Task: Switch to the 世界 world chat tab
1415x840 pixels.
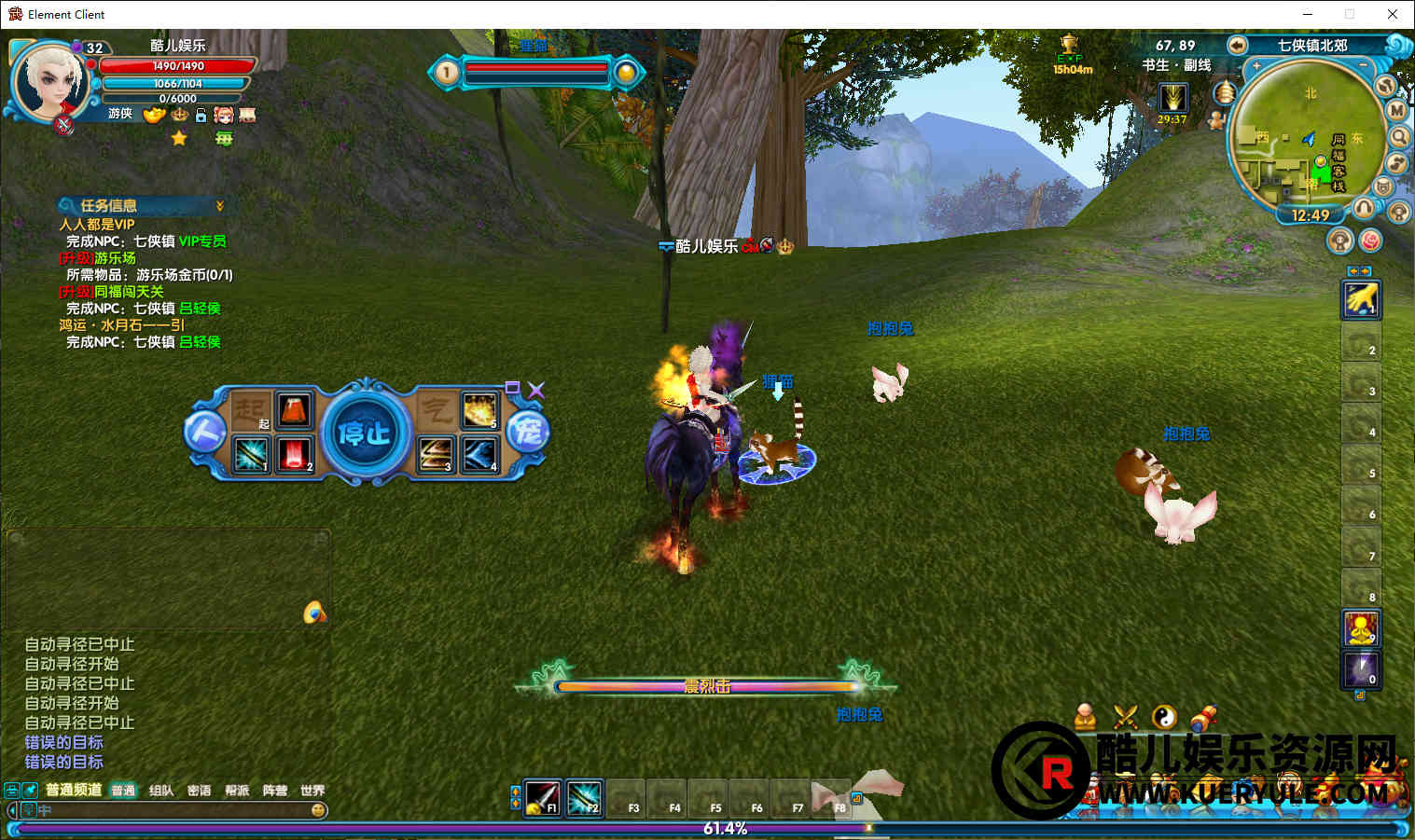Action: (312, 791)
